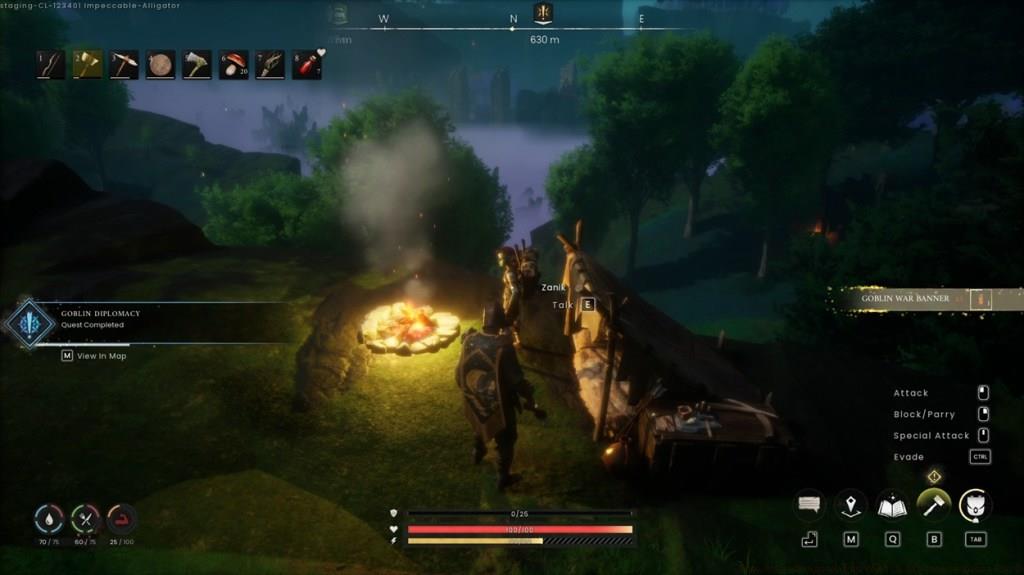Select the pickaxe hotbar slot

pyautogui.click(x=124, y=65)
